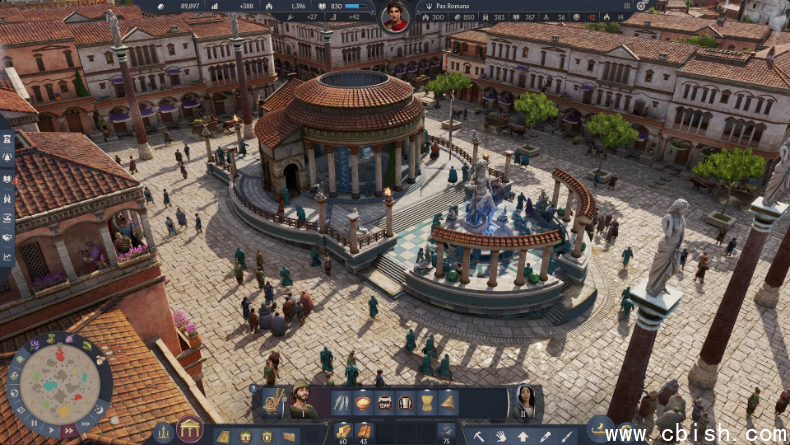Select the pyramid-shaped icon in action bar
Viewport: 790px width, 445px height.
[x=447, y=402]
